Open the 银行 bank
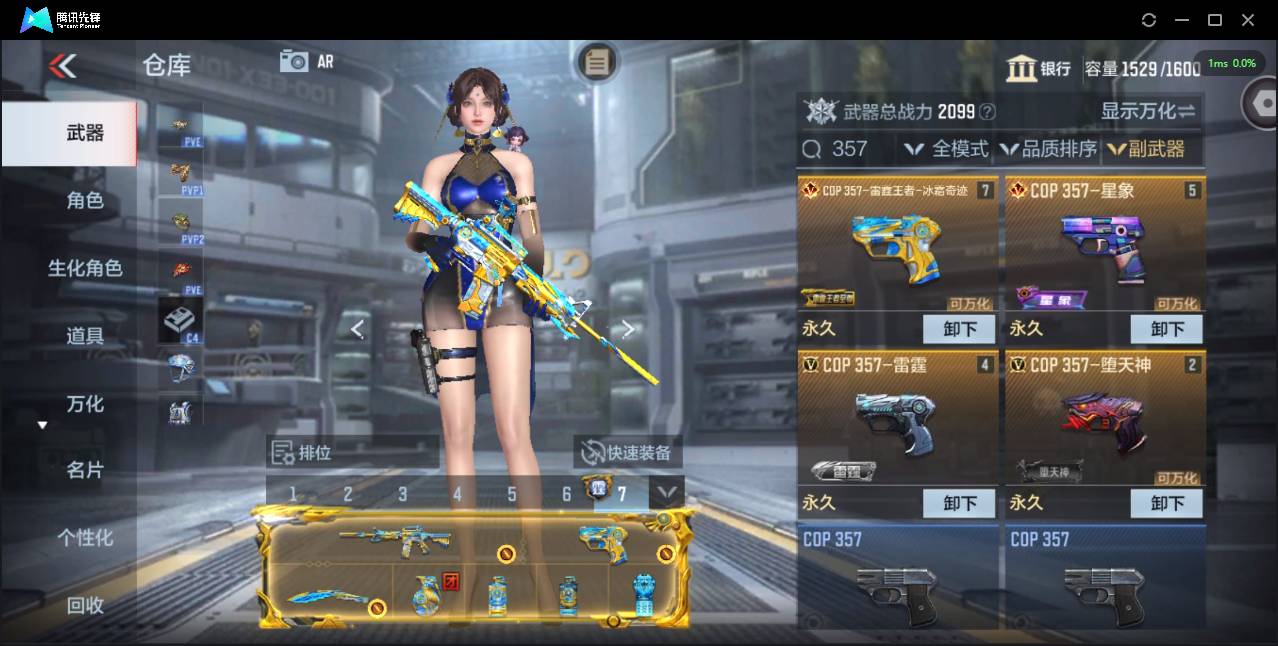 click(1039, 69)
